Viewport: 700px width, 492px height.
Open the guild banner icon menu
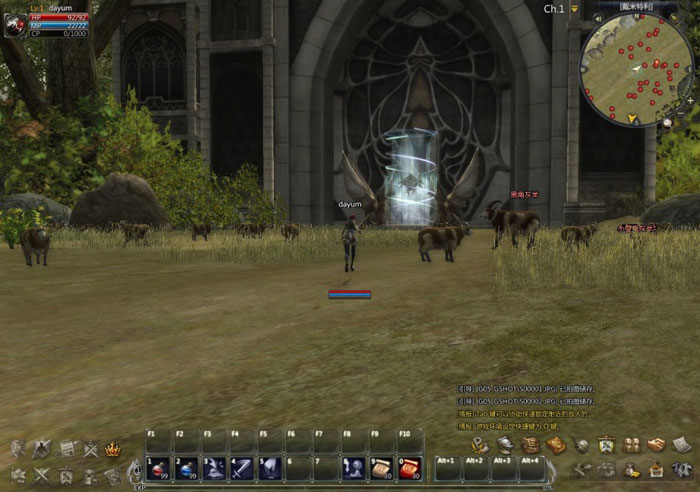point(606,446)
